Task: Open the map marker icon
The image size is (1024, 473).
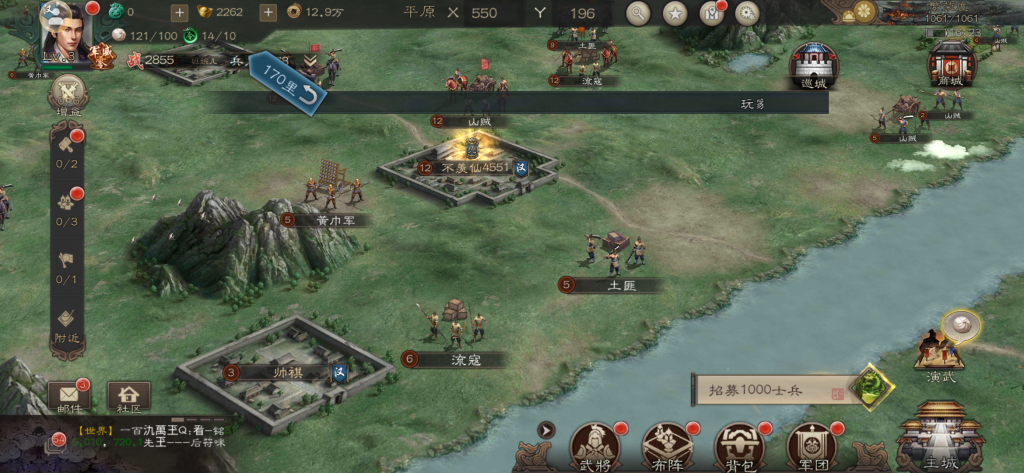Action: [x=711, y=13]
